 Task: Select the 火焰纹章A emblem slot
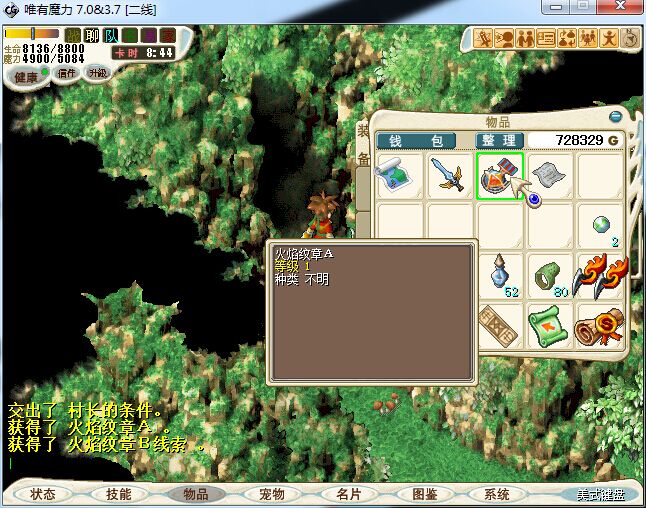[x=499, y=176]
